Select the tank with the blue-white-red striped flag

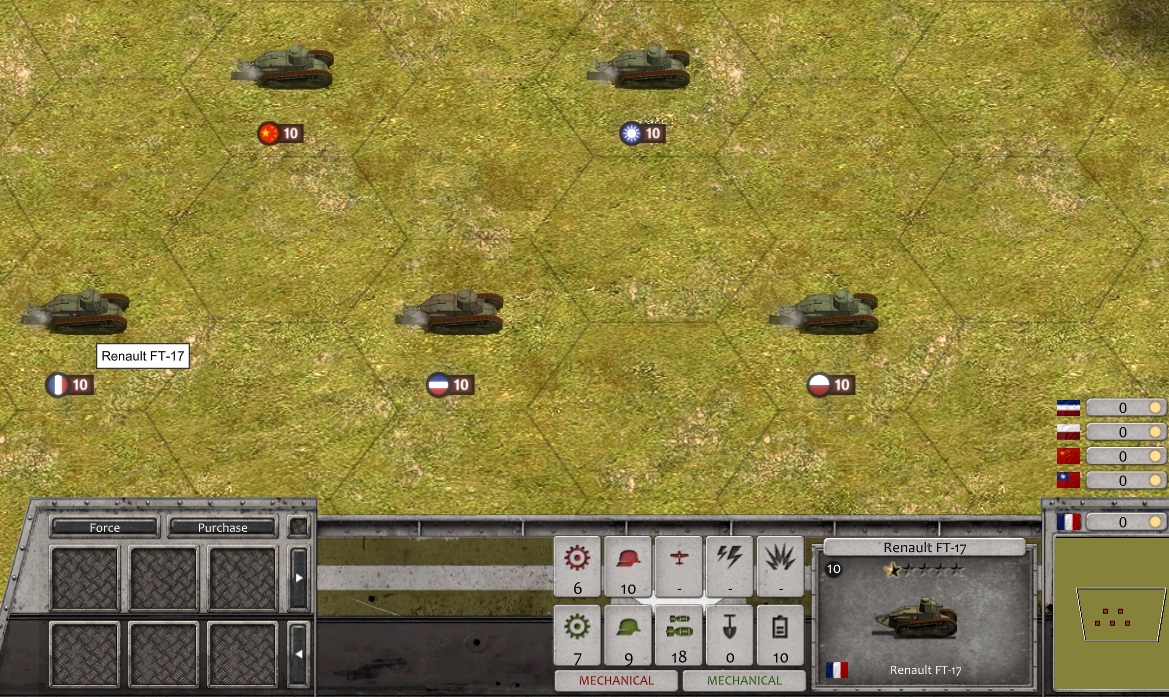[451, 311]
